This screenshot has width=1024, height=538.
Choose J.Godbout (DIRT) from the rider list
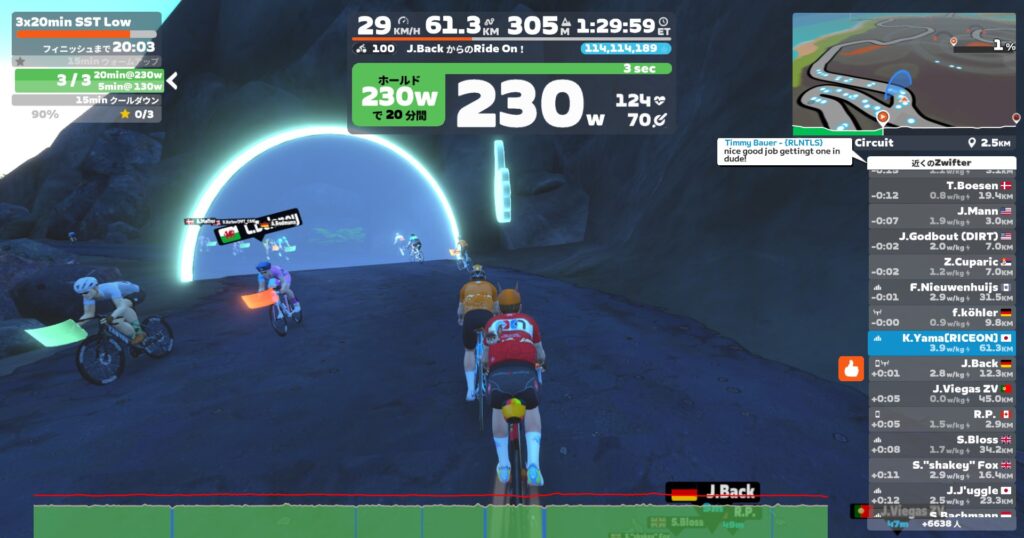(941, 241)
